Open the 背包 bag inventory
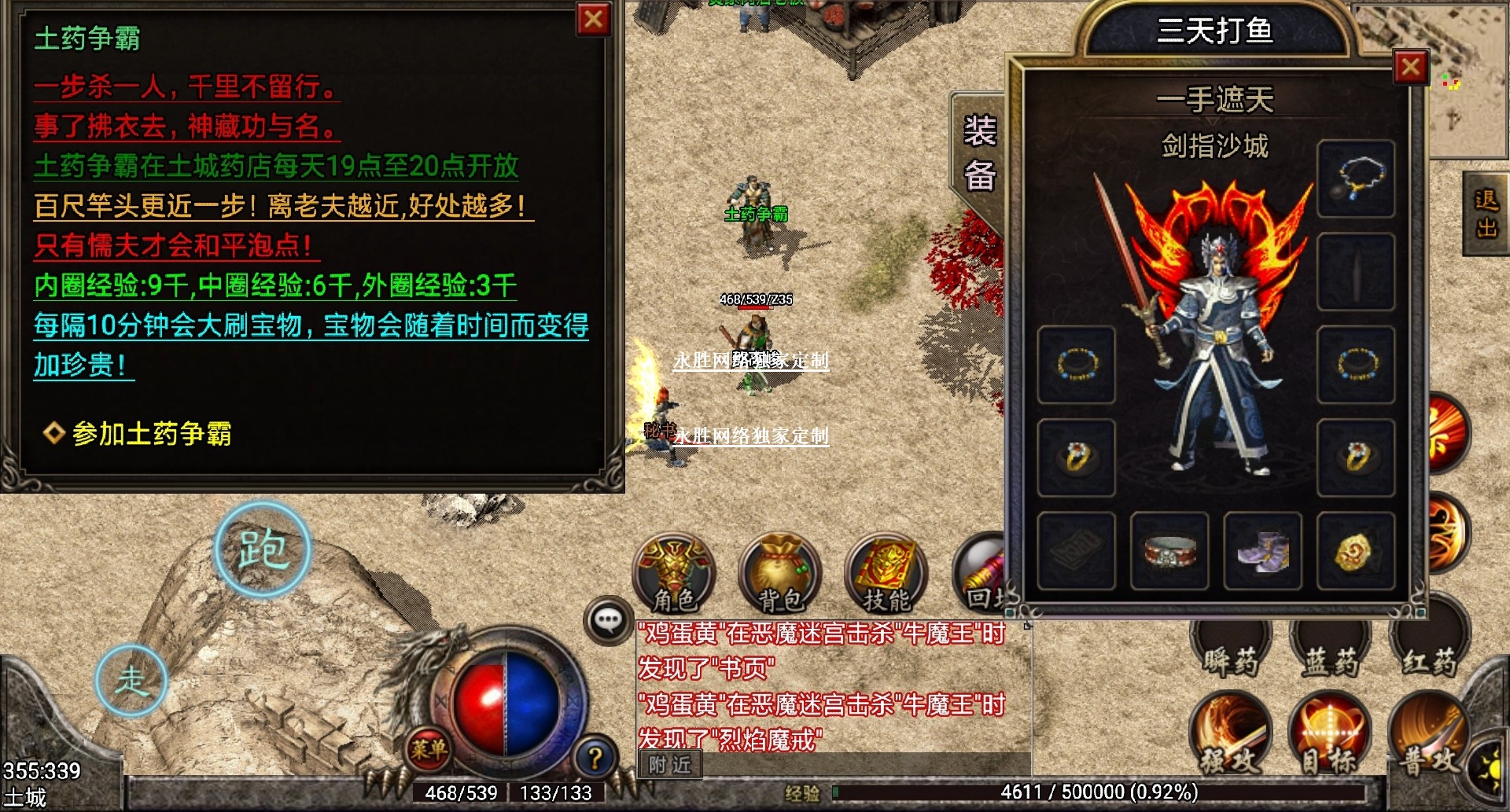The height and width of the screenshot is (812, 1510). pos(779,575)
